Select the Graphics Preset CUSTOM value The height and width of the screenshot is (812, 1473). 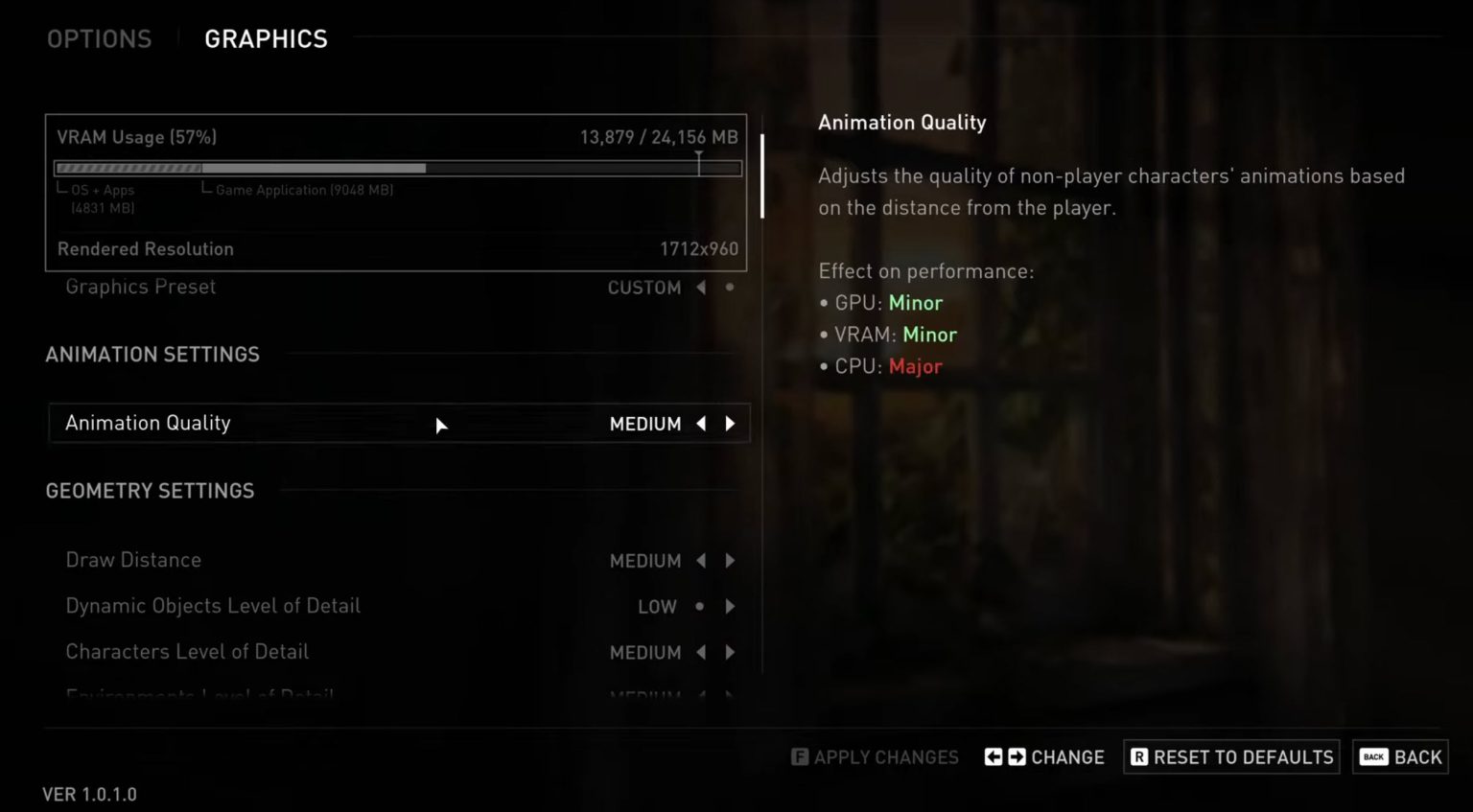coord(643,287)
